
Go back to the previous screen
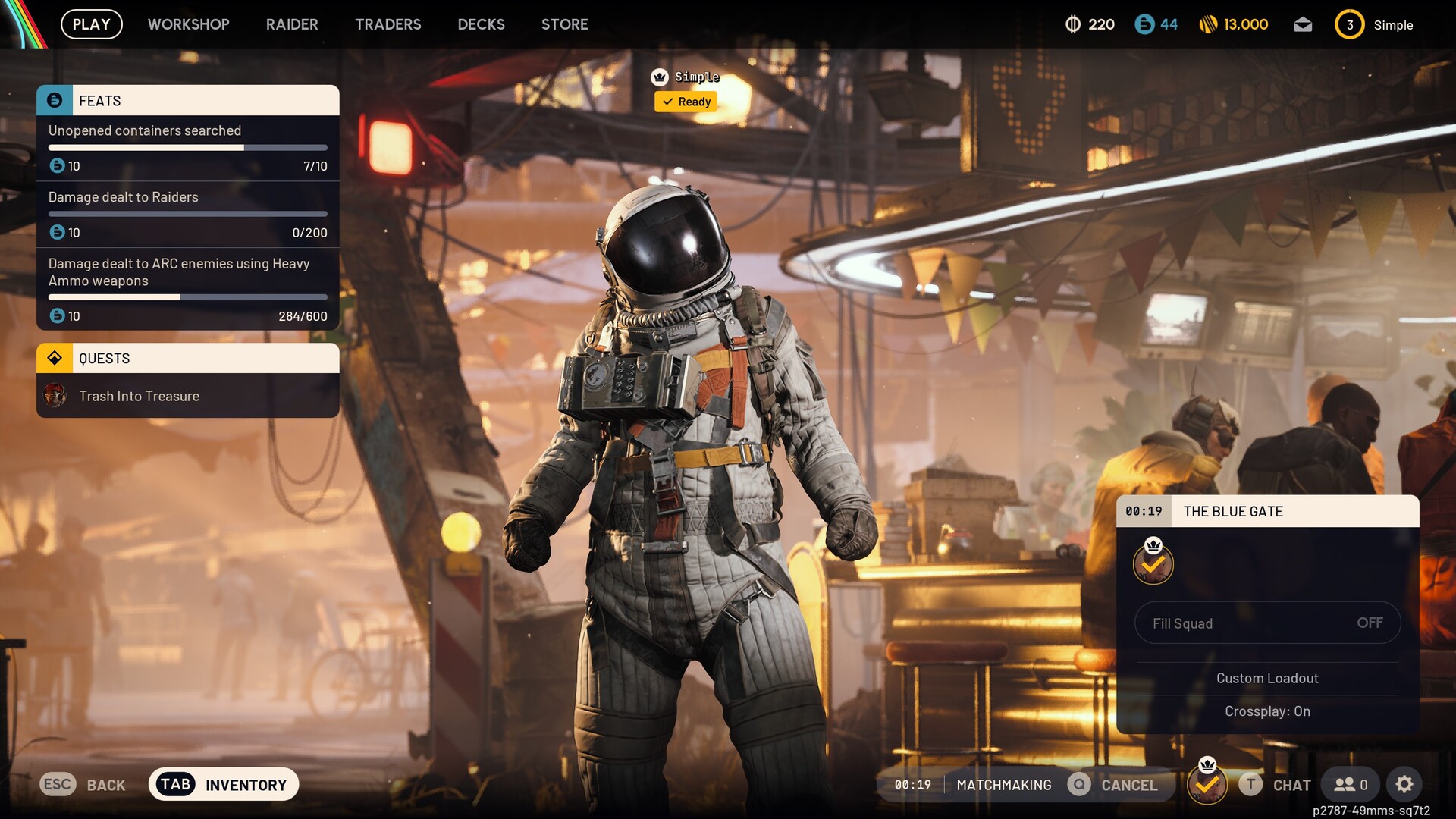pyautogui.click(x=83, y=785)
